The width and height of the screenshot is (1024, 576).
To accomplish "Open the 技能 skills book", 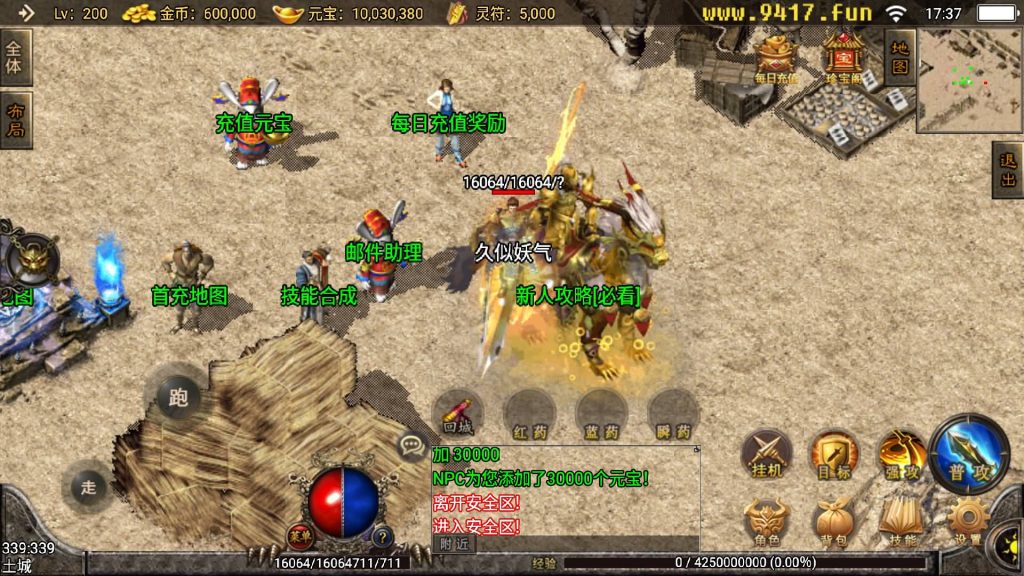I will 901,522.
